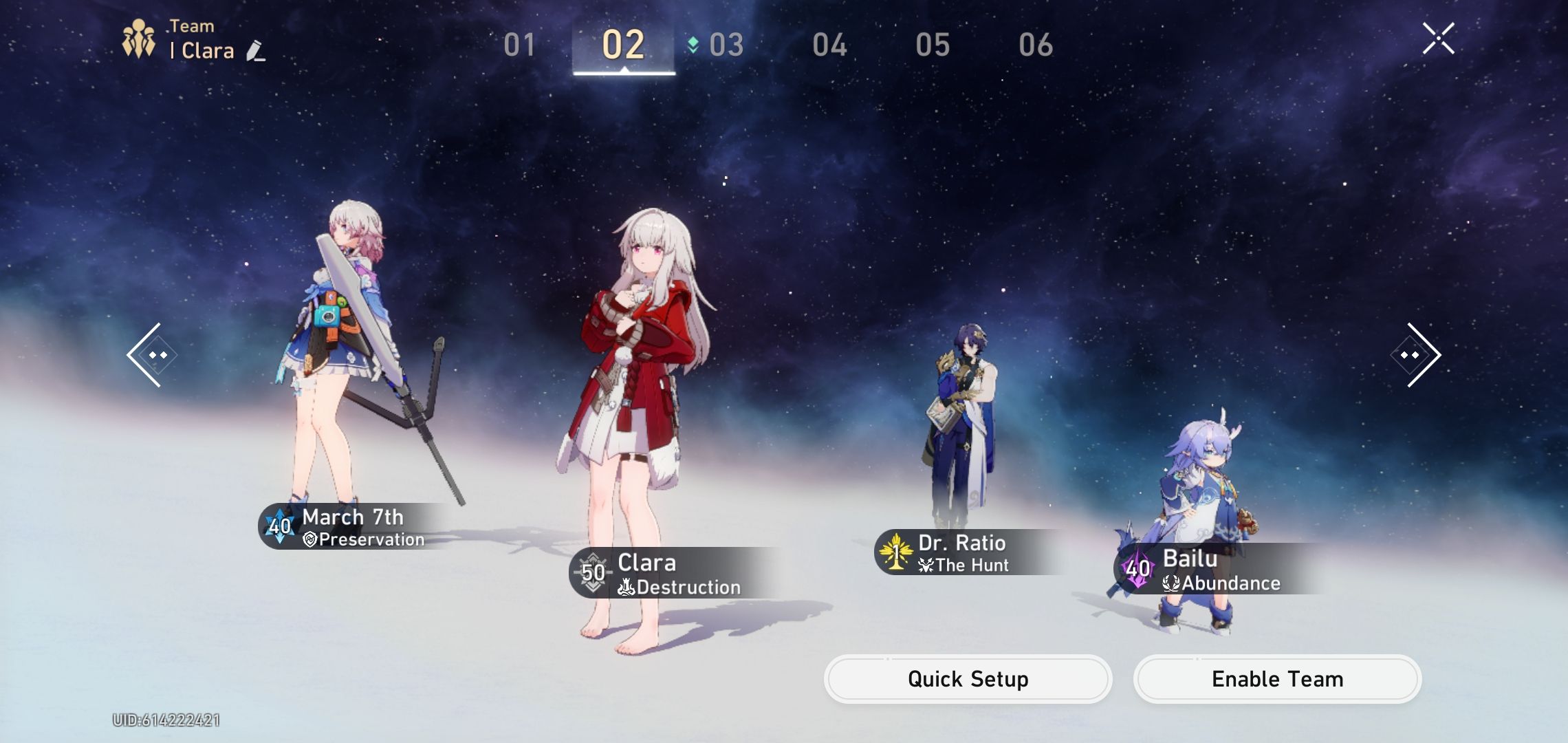1568x743 pixels.
Task: Switch to team tab 04
Action: point(830,43)
